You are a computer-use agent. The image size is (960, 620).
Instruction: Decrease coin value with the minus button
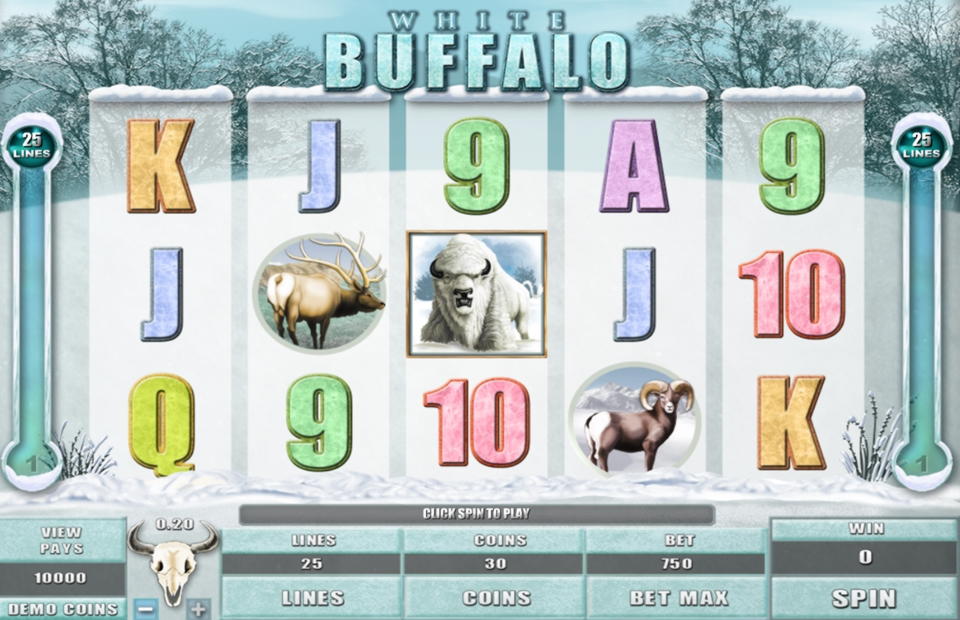[x=145, y=607]
